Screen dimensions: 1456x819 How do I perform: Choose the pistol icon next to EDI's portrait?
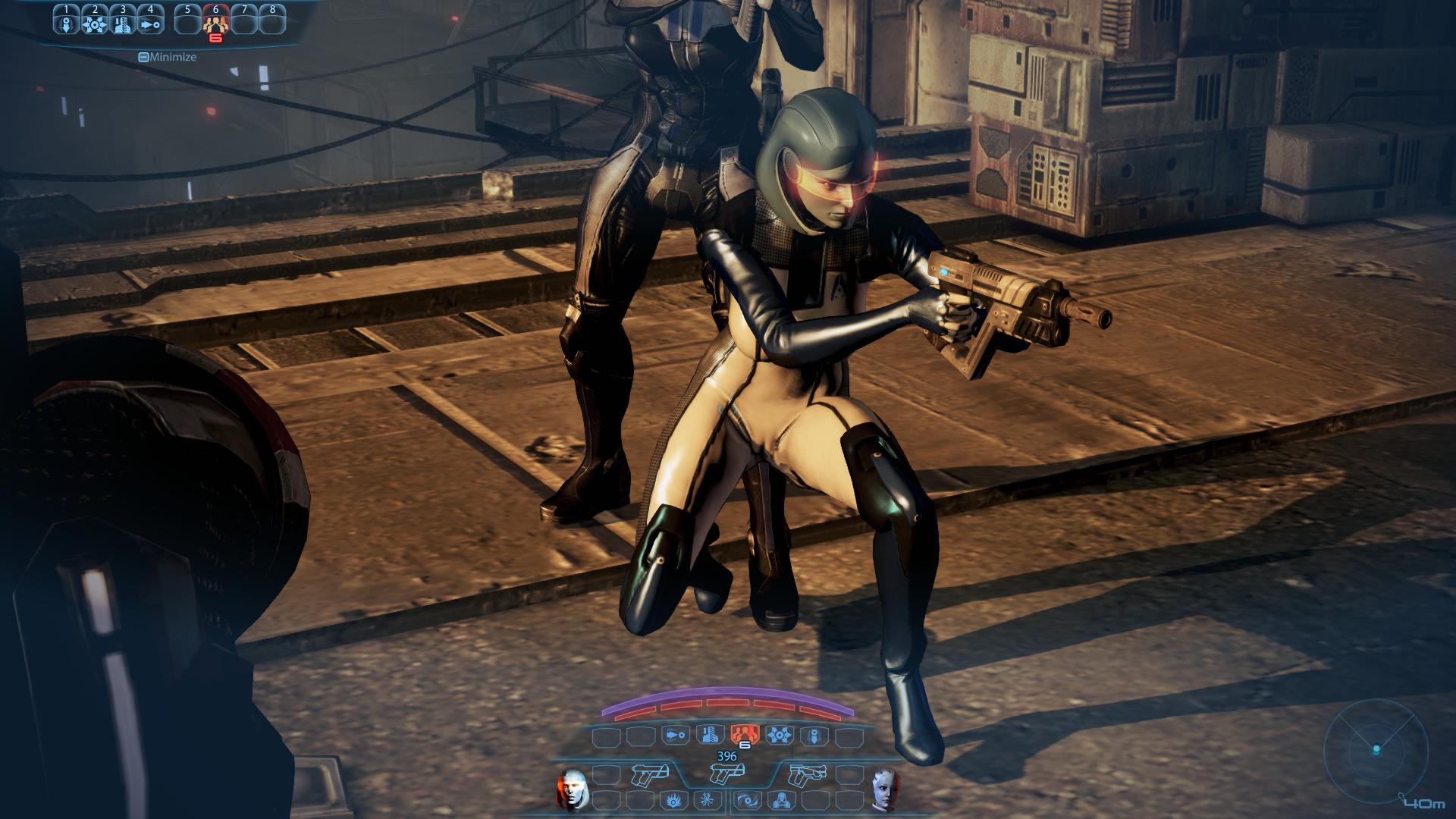(x=649, y=774)
